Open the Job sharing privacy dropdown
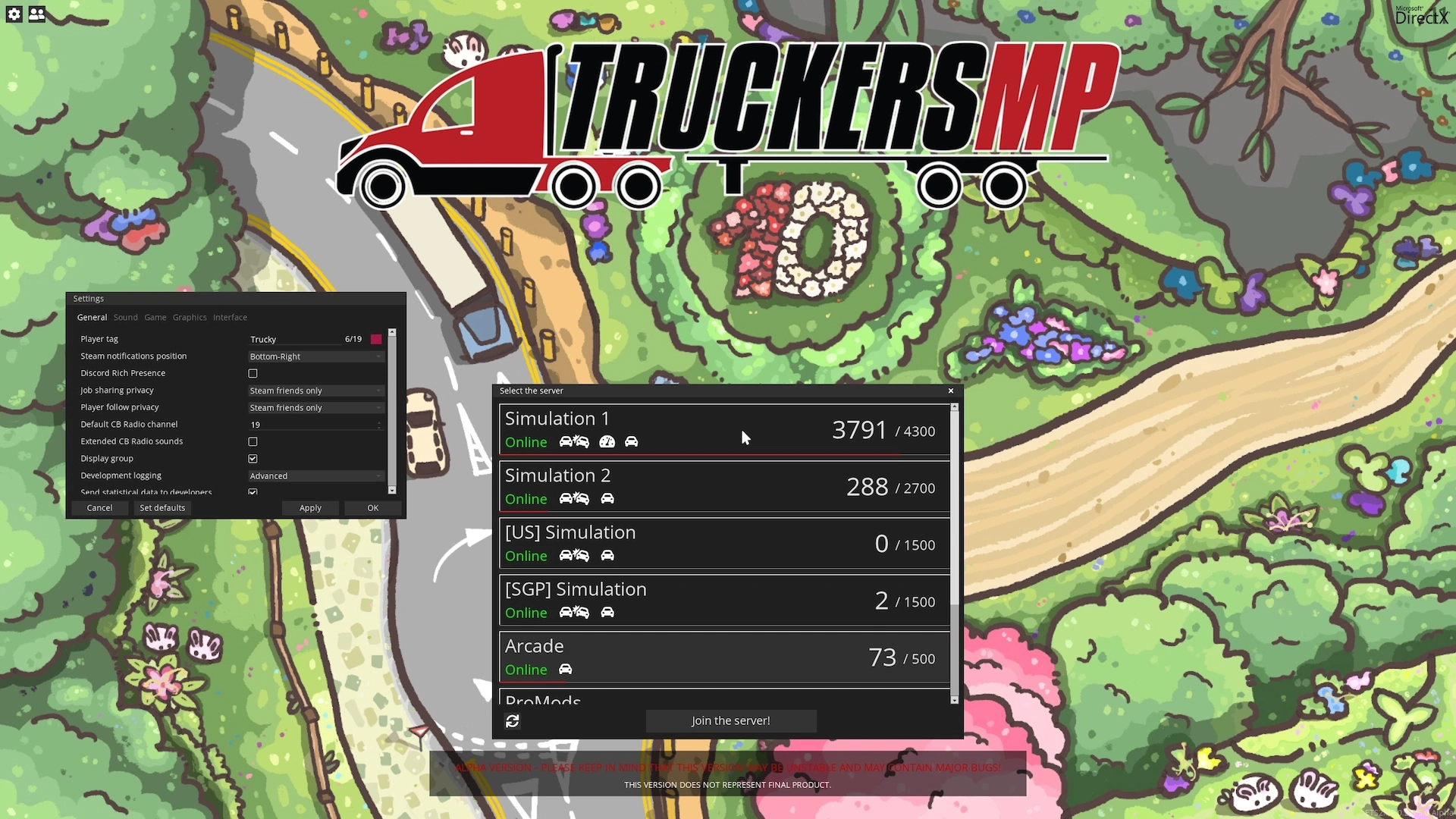 [x=315, y=391]
